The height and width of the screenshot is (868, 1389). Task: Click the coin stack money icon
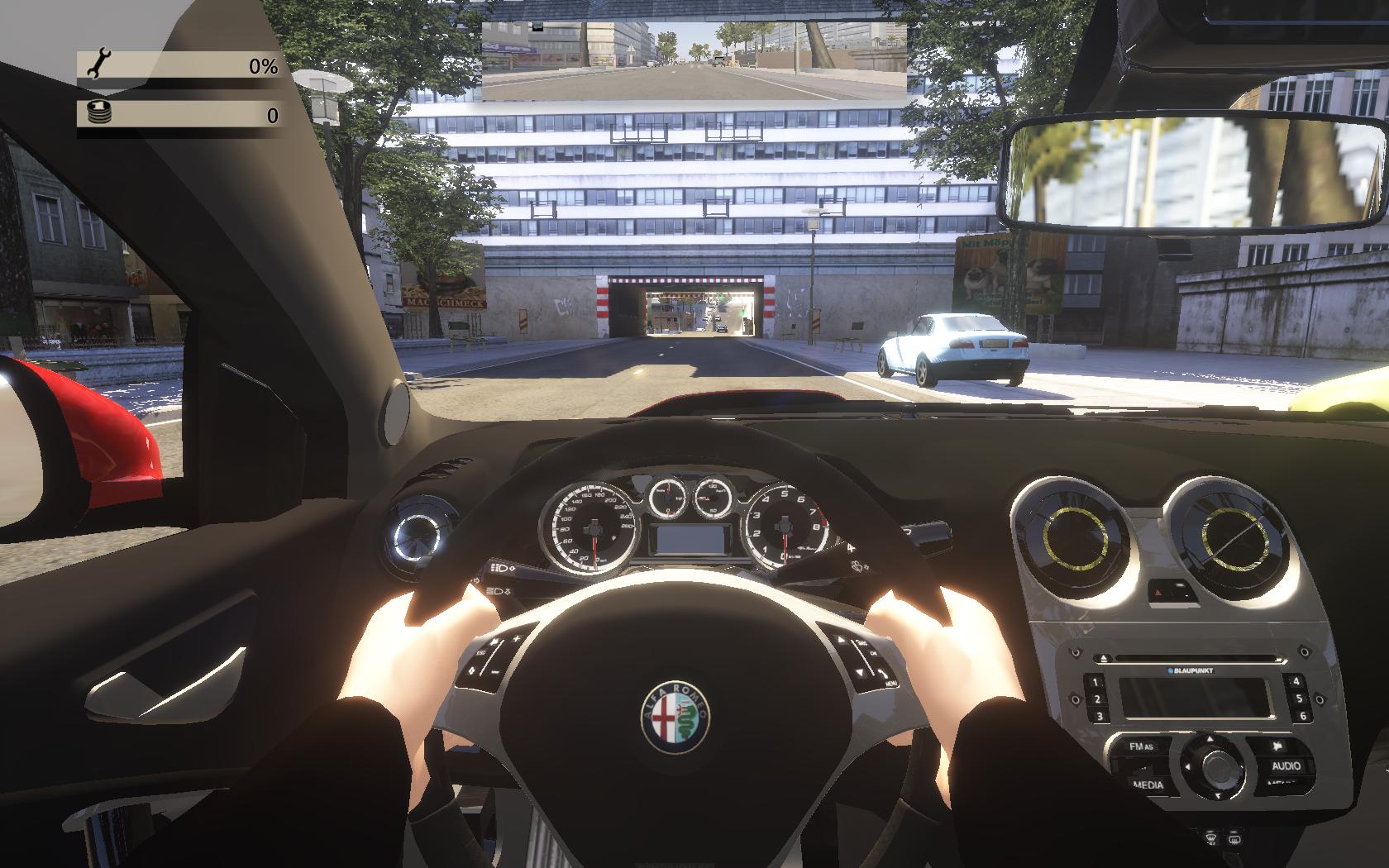[98, 113]
